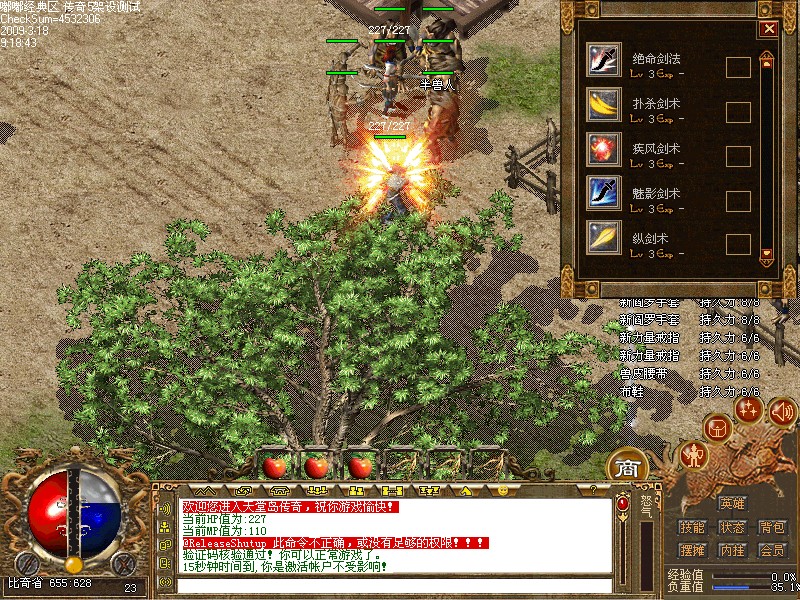This screenshot has width=800, height=600.
Task: Open the 内挂 assist settings
Action: (732, 550)
